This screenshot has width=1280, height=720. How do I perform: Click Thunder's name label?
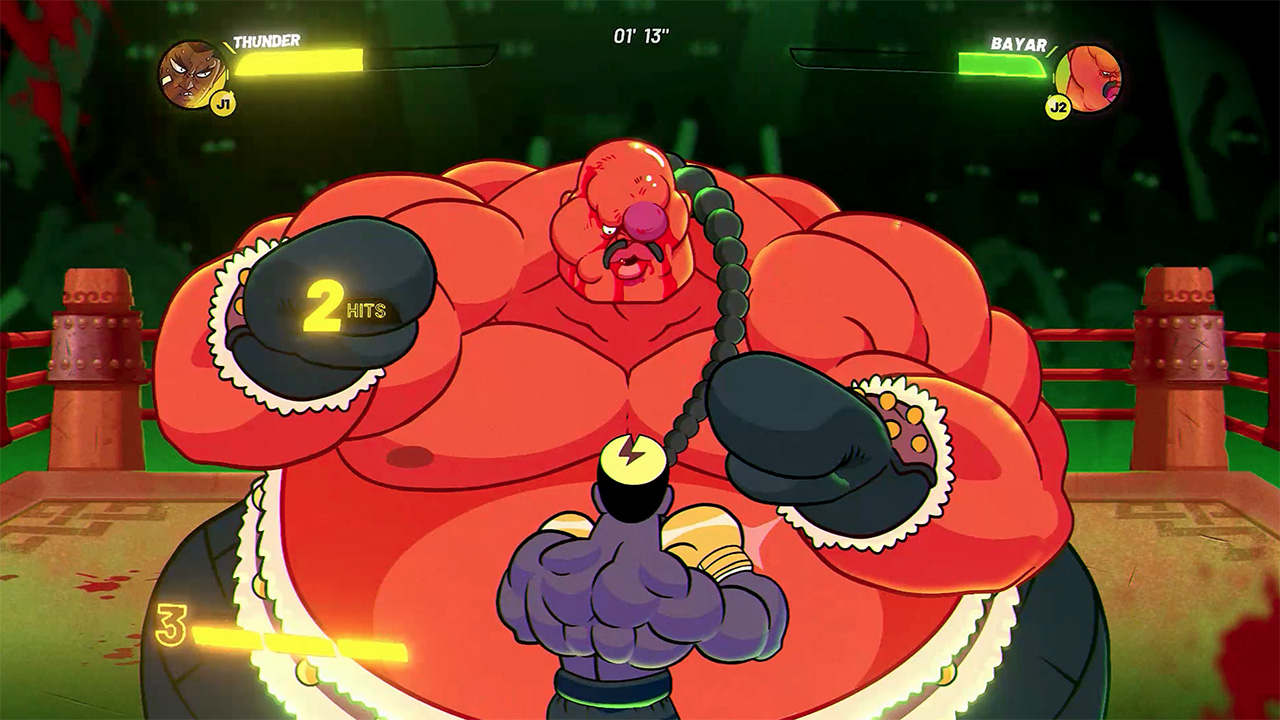pyautogui.click(x=265, y=42)
